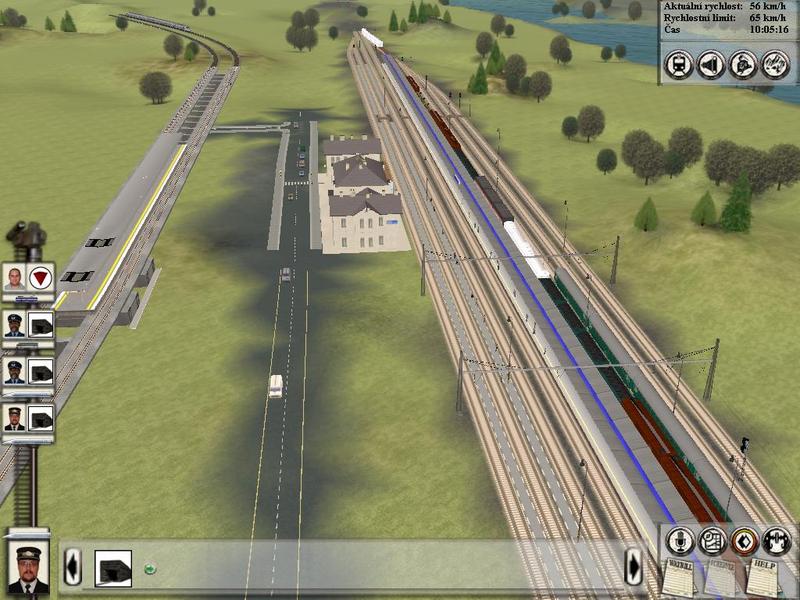Select the tunnel order in bottom bar
The width and height of the screenshot is (800, 600).
pyautogui.click(x=113, y=568)
